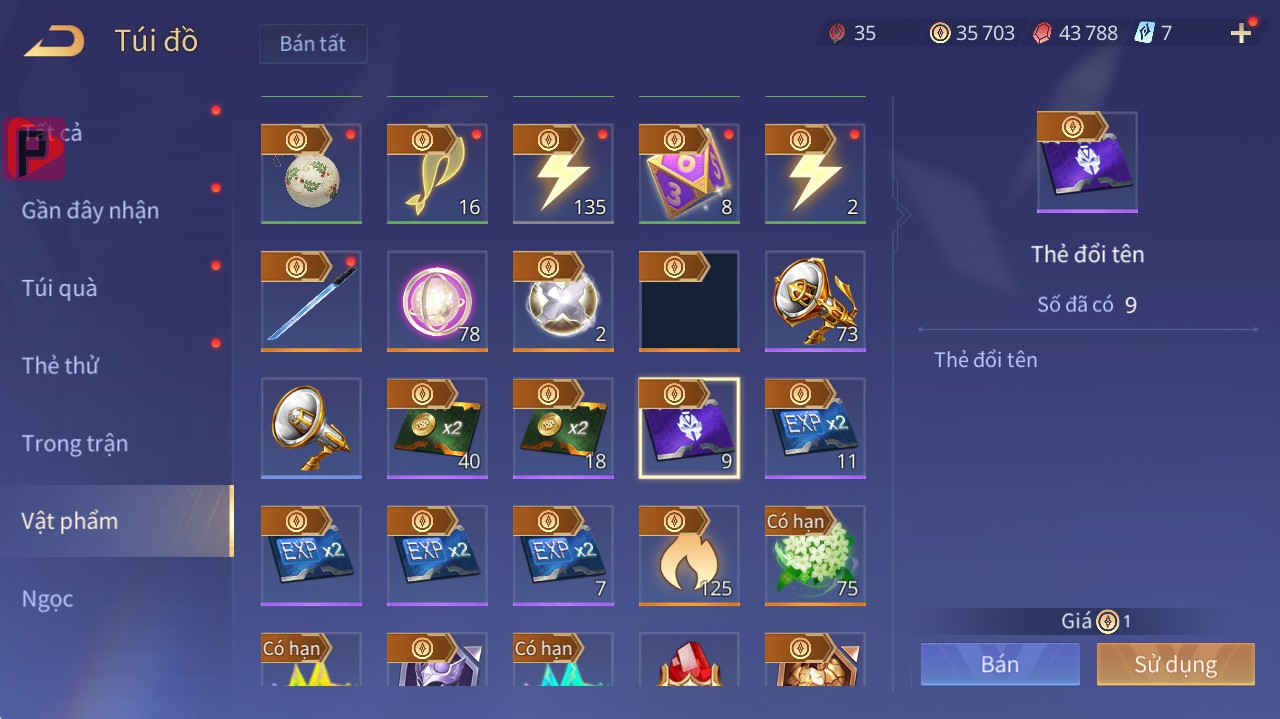Switch to the Ngọc tab

point(48,599)
